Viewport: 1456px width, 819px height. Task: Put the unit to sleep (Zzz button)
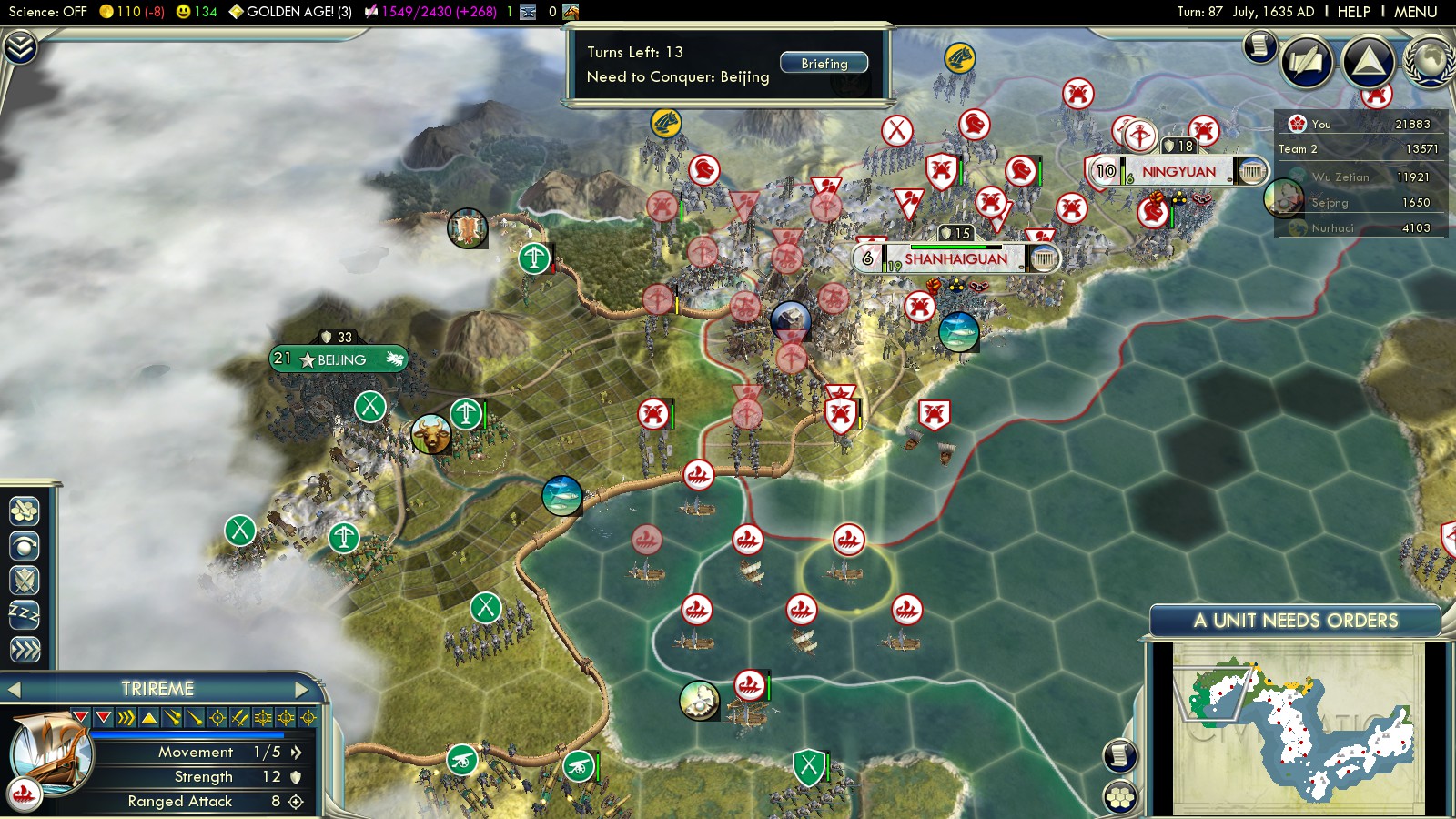click(x=25, y=614)
